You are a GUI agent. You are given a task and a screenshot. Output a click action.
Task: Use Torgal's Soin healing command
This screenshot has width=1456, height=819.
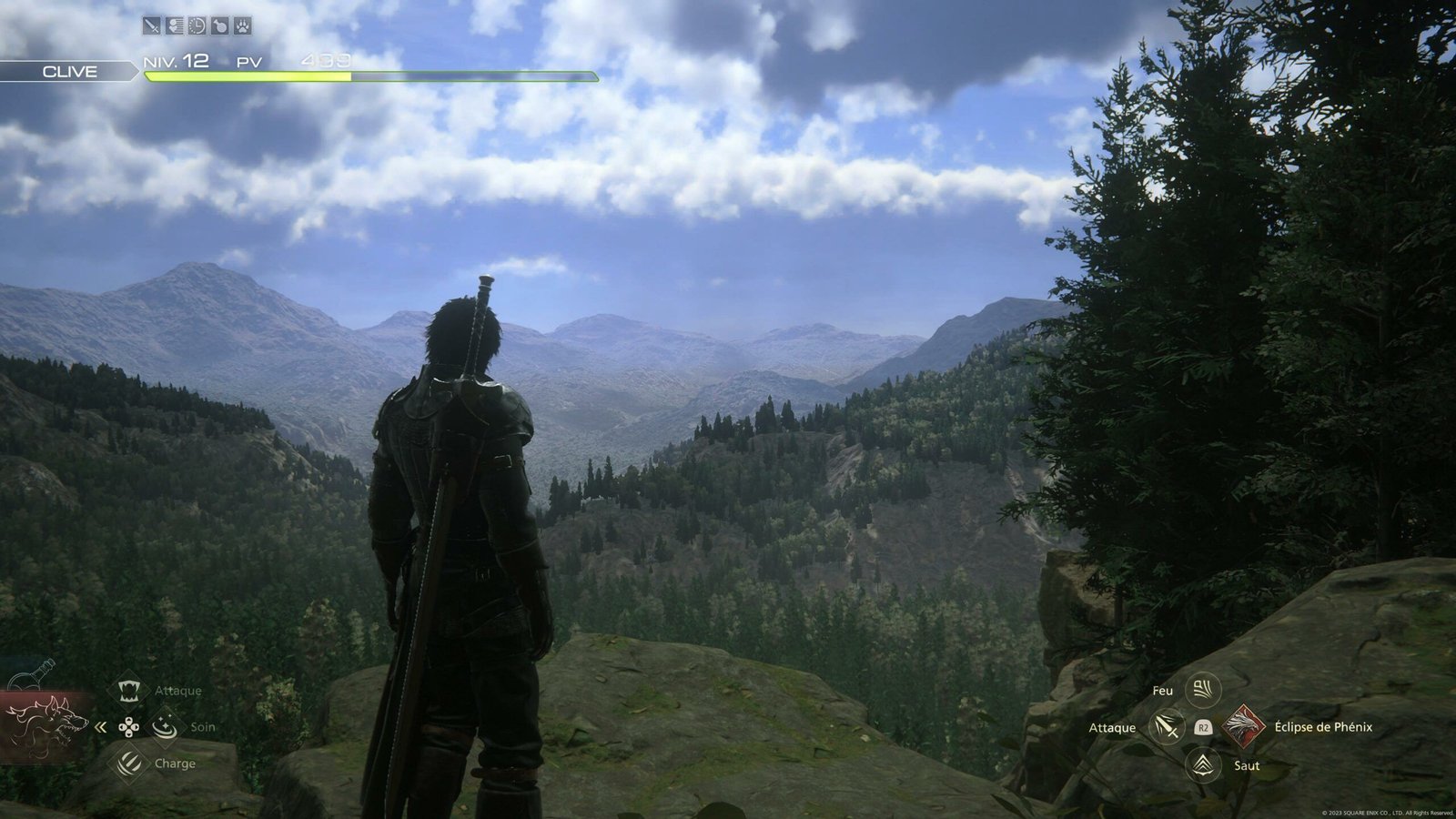165,726
